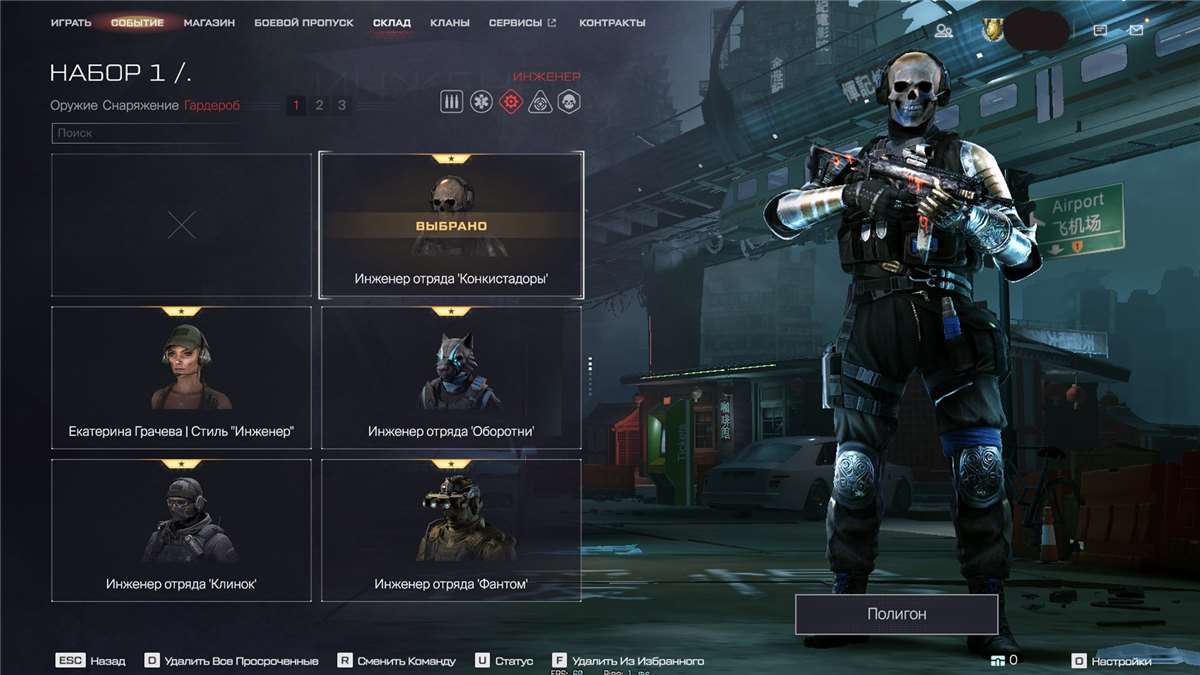Select loadout set number 3
Viewport: 1200px width, 675px height.
342,105
